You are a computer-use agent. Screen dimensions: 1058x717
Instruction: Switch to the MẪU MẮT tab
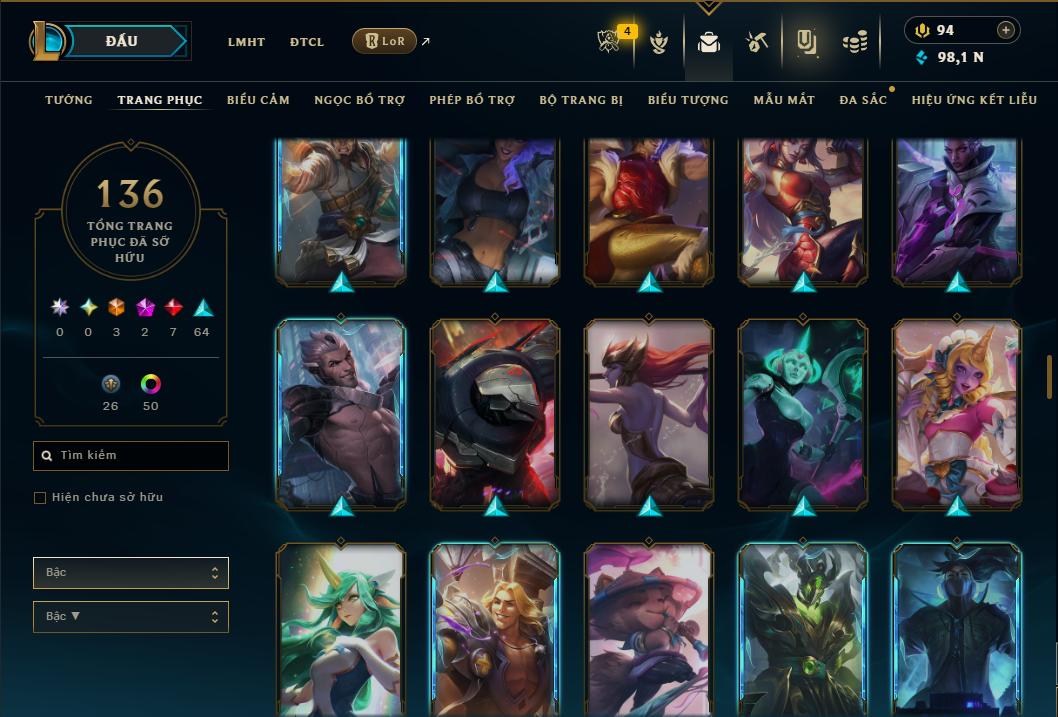(x=784, y=100)
